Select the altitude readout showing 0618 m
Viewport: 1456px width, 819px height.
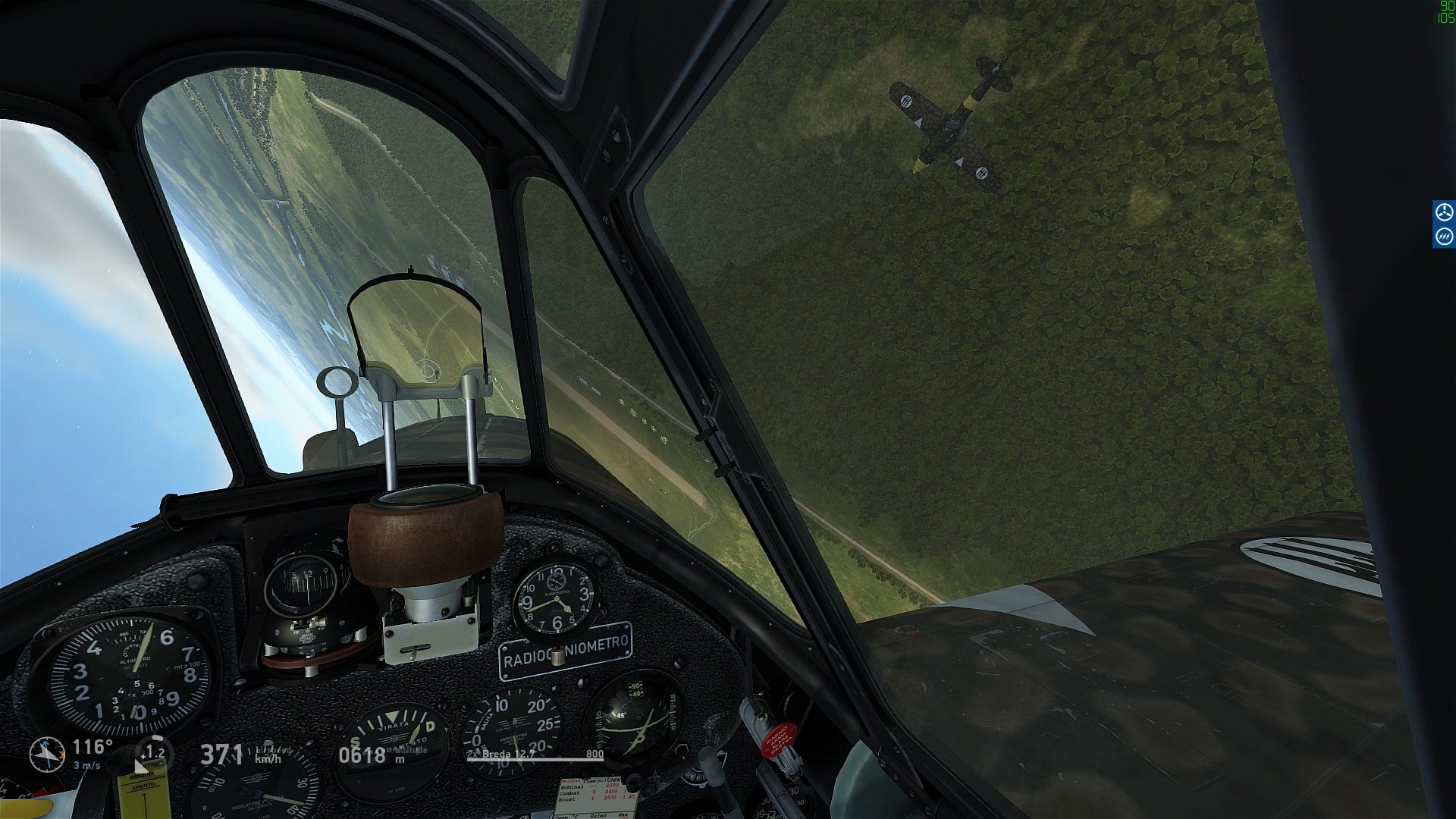point(361,755)
